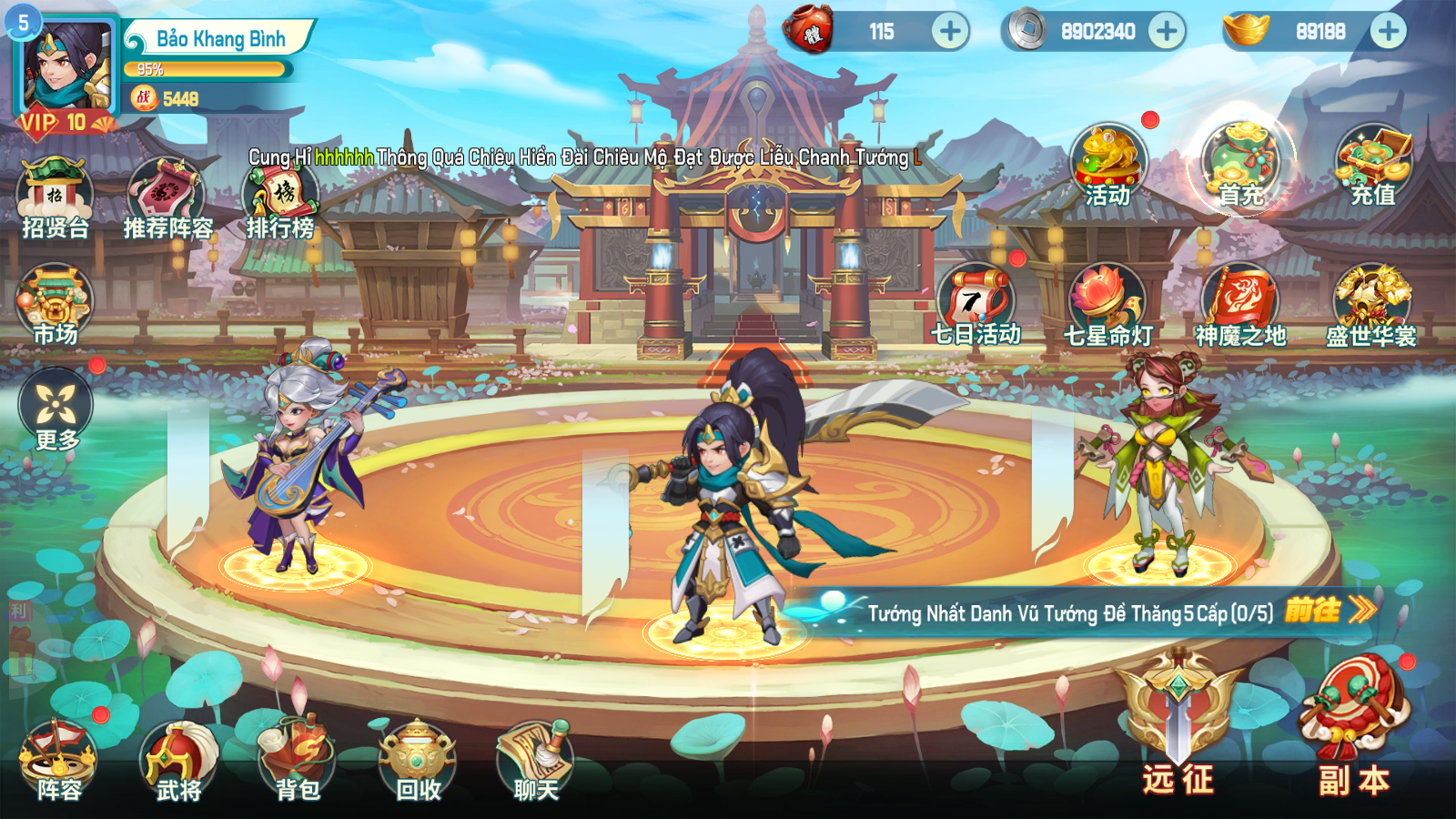
Task: Tap the plus button beside silver coins
Action: pos(1167,32)
